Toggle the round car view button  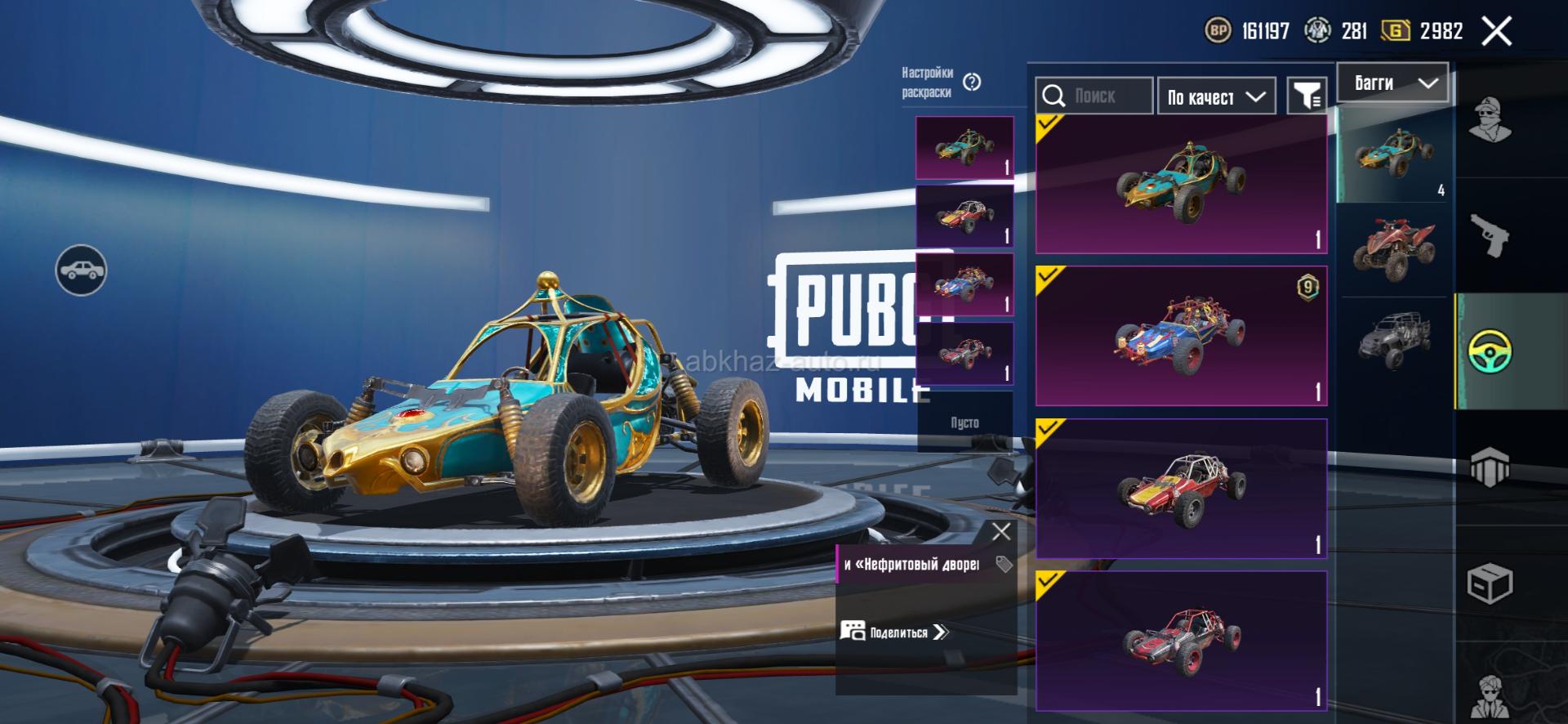tap(81, 270)
